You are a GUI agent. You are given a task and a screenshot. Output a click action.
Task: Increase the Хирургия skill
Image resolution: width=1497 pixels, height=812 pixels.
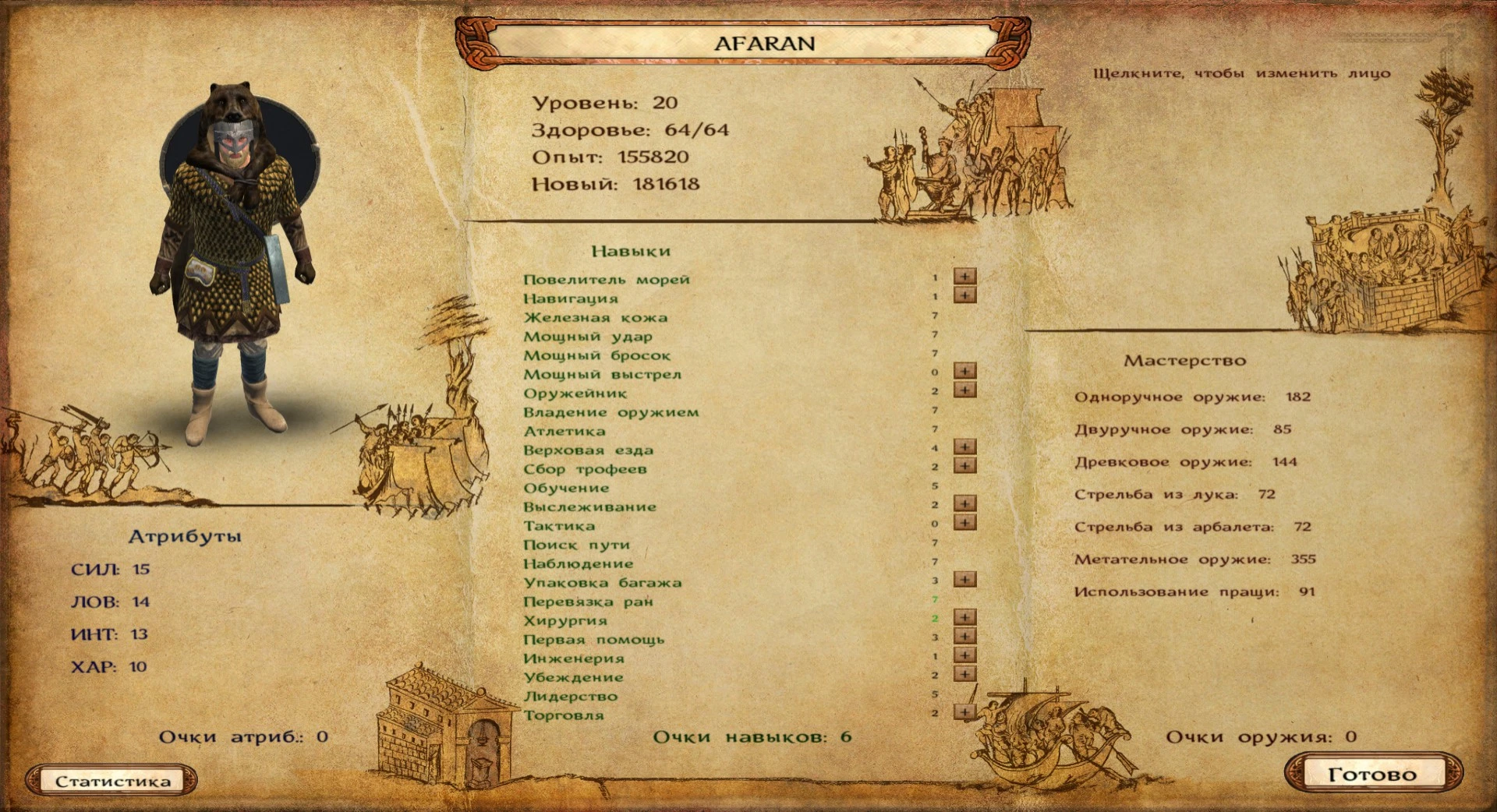point(964,617)
